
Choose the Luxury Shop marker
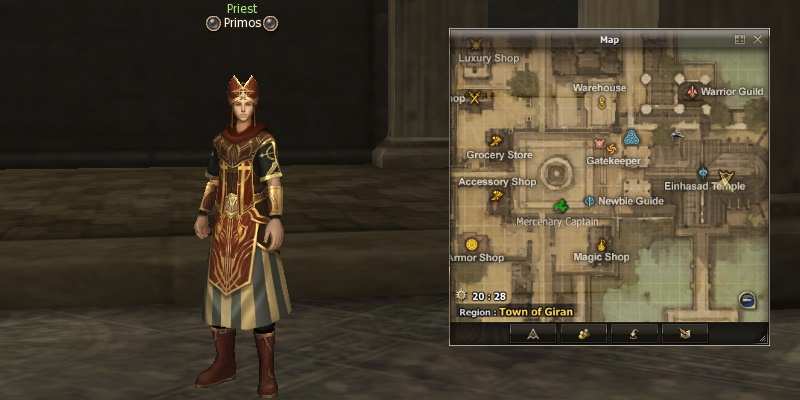tap(476, 46)
